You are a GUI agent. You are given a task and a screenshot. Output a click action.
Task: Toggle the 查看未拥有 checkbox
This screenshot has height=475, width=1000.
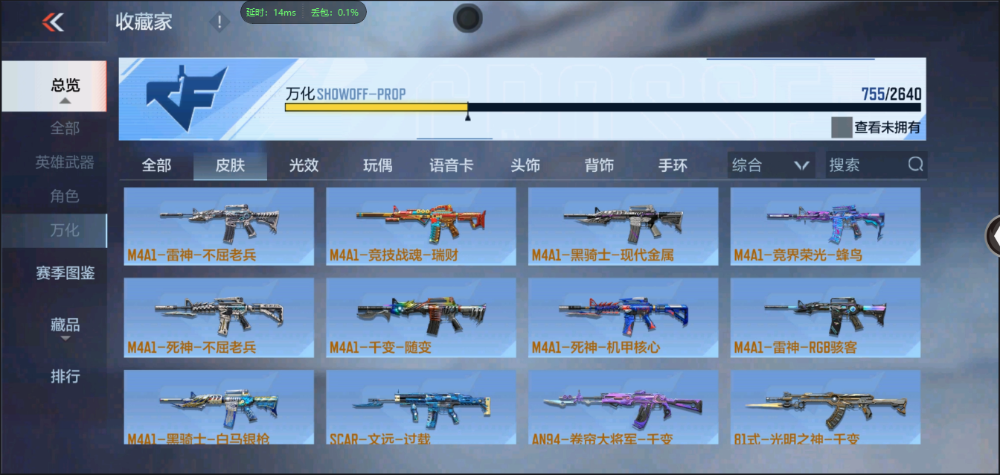pyautogui.click(x=841, y=127)
